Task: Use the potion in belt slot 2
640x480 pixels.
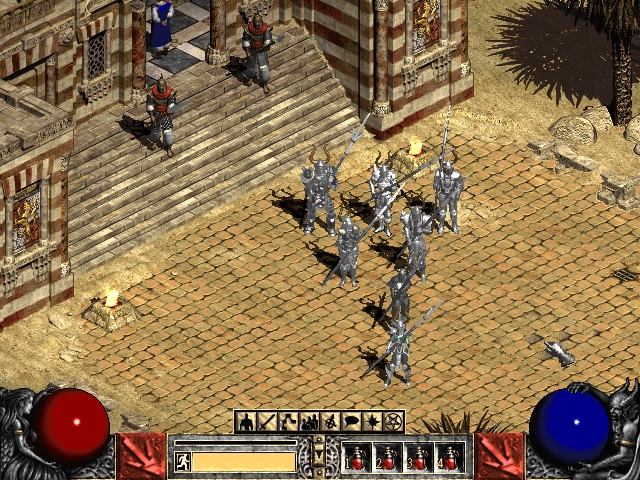Action: [x=390, y=458]
